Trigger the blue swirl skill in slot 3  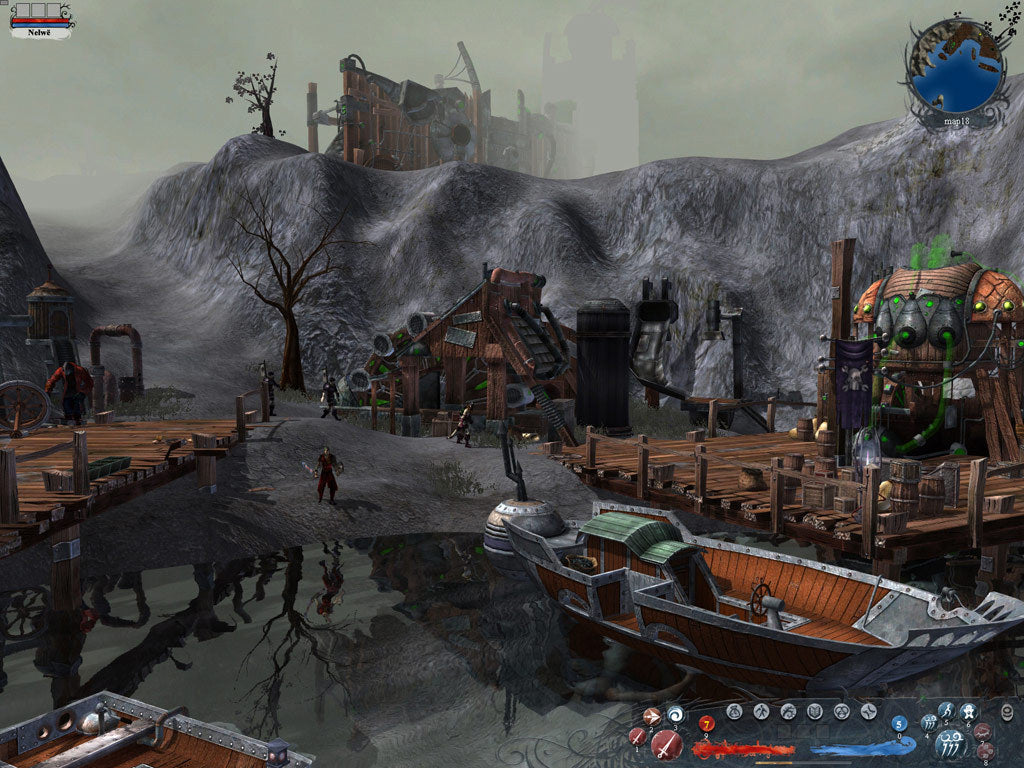pyautogui.click(x=675, y=714)
